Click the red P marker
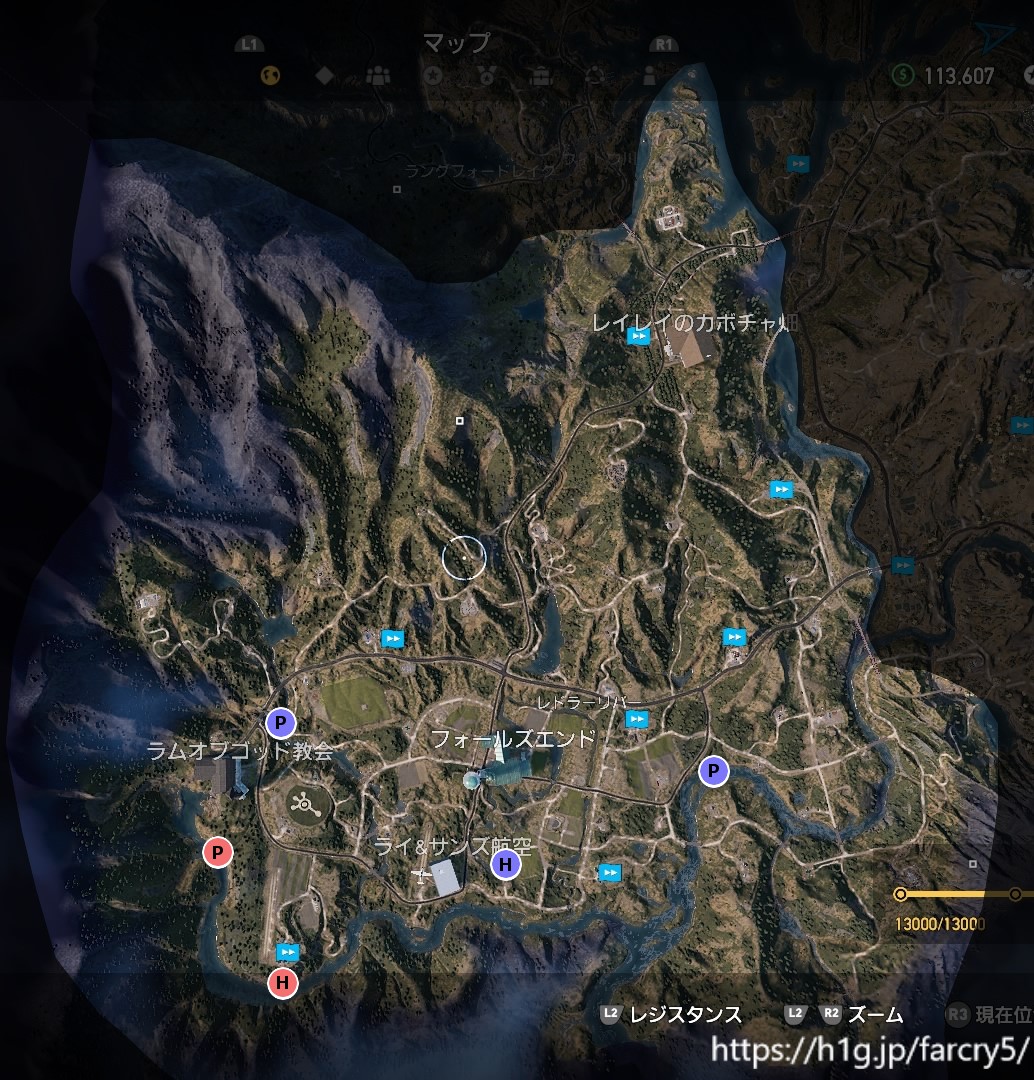 [217, 852]
